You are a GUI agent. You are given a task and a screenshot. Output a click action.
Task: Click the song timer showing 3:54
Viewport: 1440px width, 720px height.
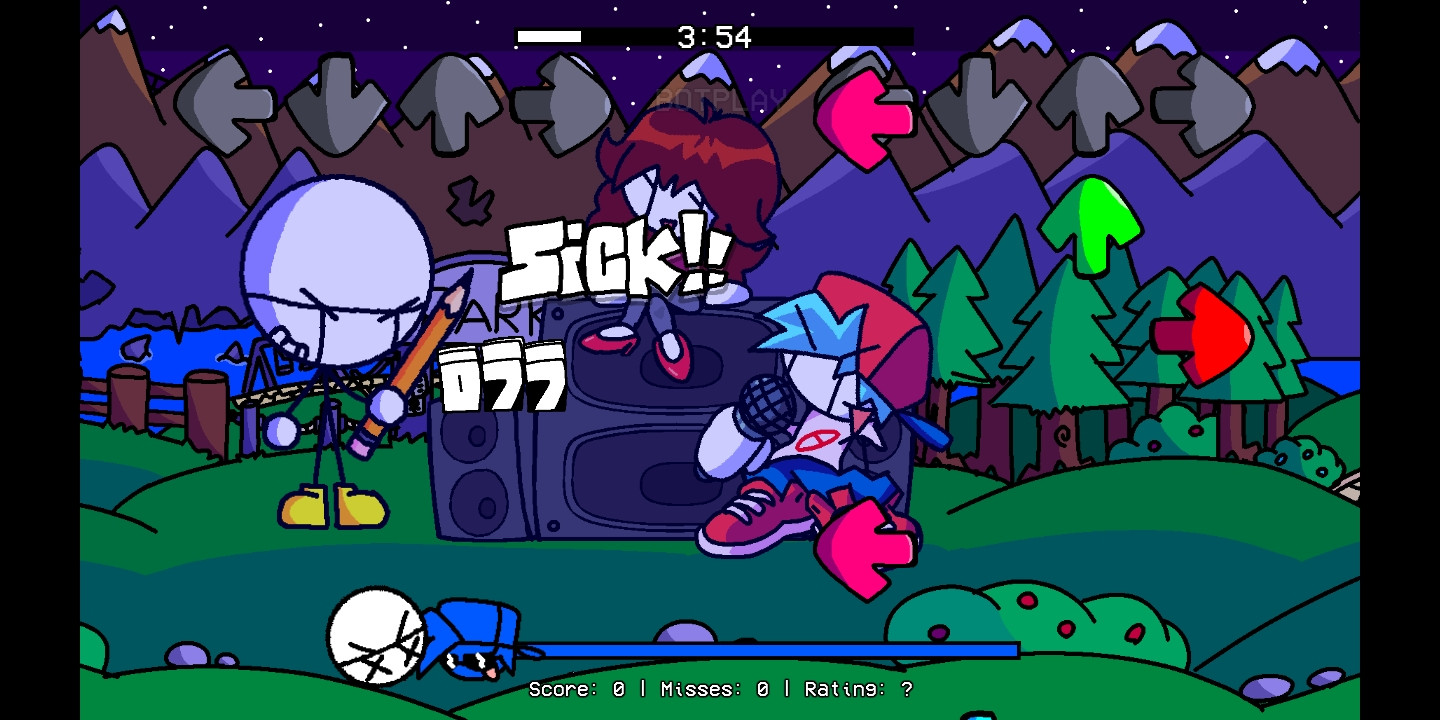(714, 36)
